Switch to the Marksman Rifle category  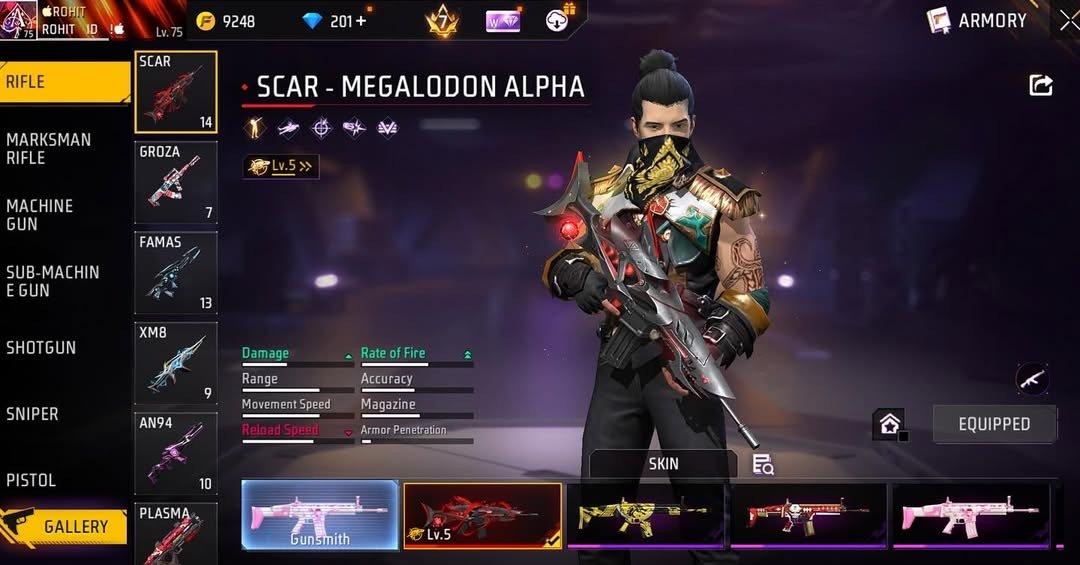[x=48, y=148]
